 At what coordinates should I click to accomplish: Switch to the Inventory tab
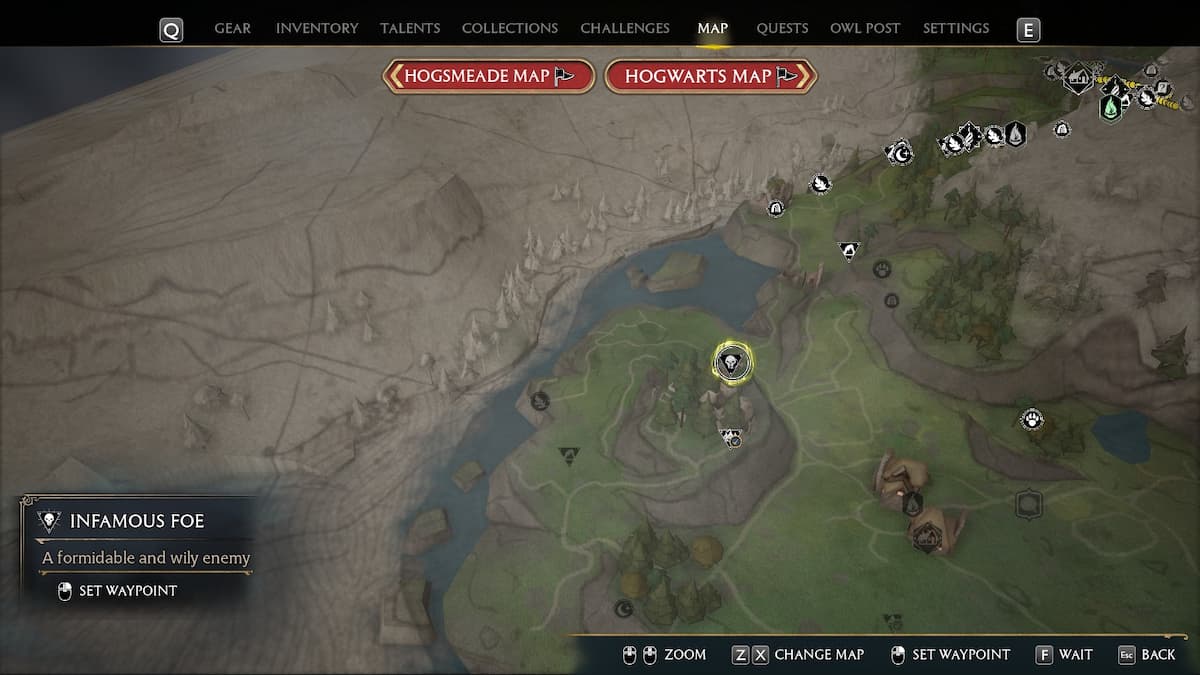(x=317, y=28)
